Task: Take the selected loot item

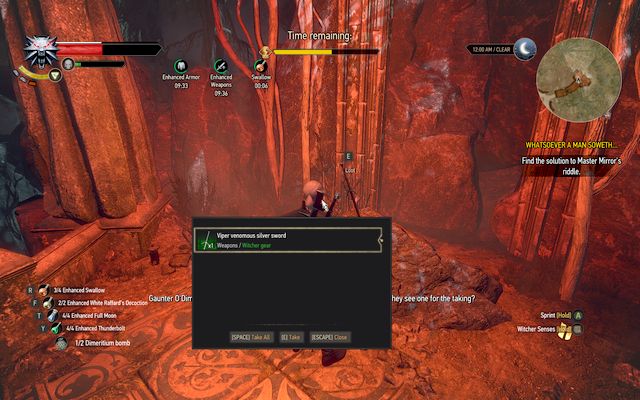Action: (292, 337)
